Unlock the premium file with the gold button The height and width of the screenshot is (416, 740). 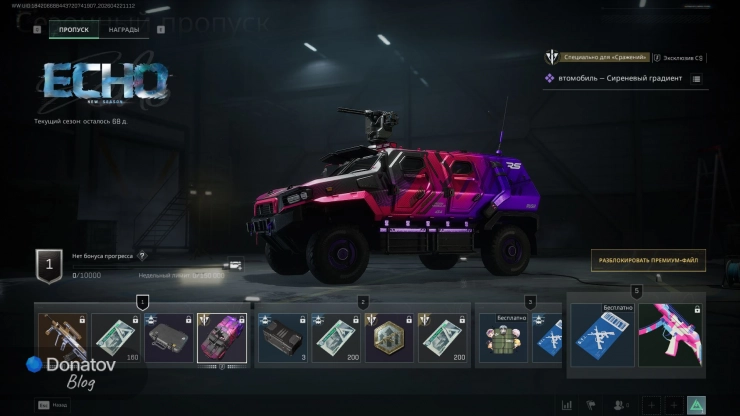click(x=647, y=260)
